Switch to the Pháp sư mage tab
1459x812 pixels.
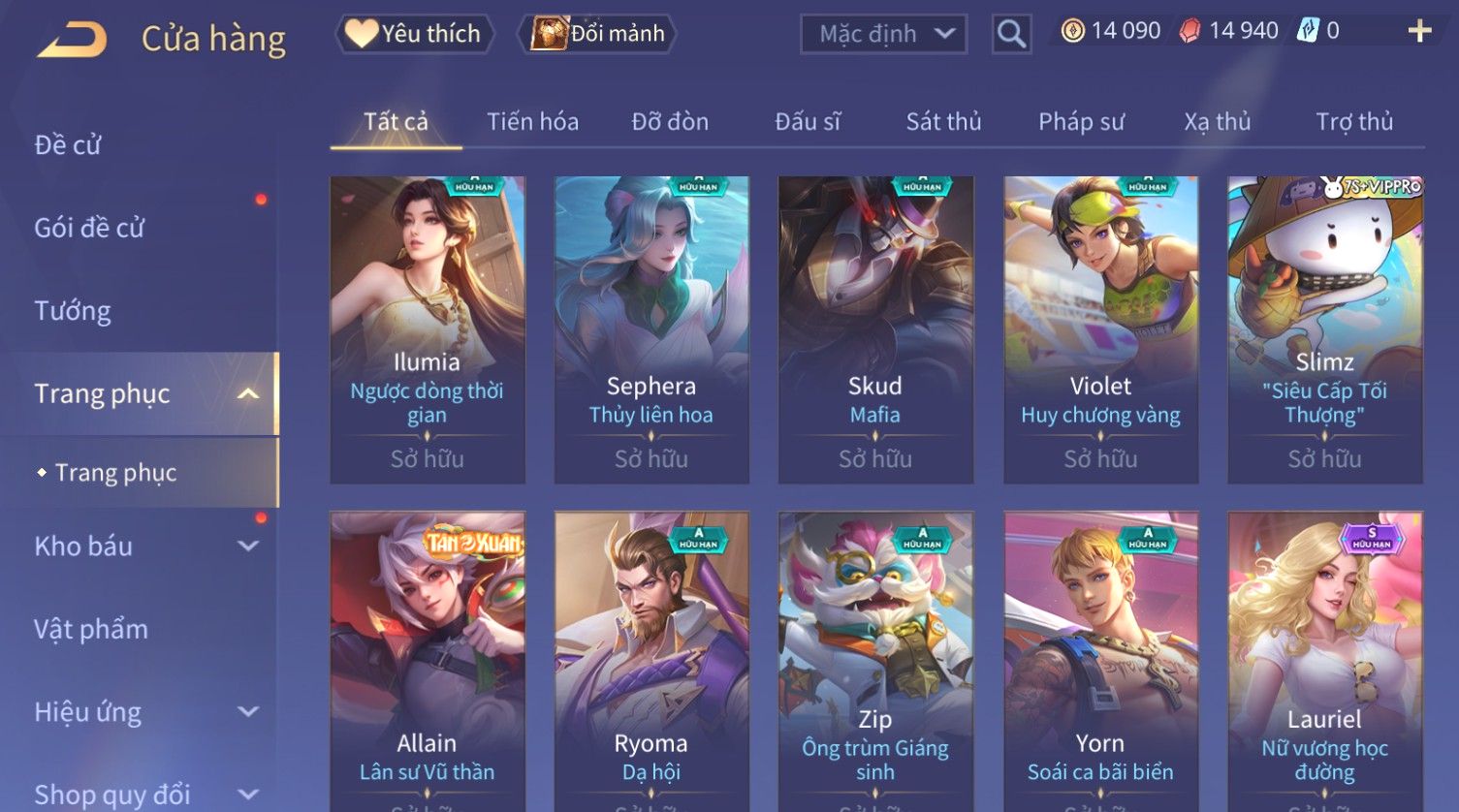coord(1081,122)
